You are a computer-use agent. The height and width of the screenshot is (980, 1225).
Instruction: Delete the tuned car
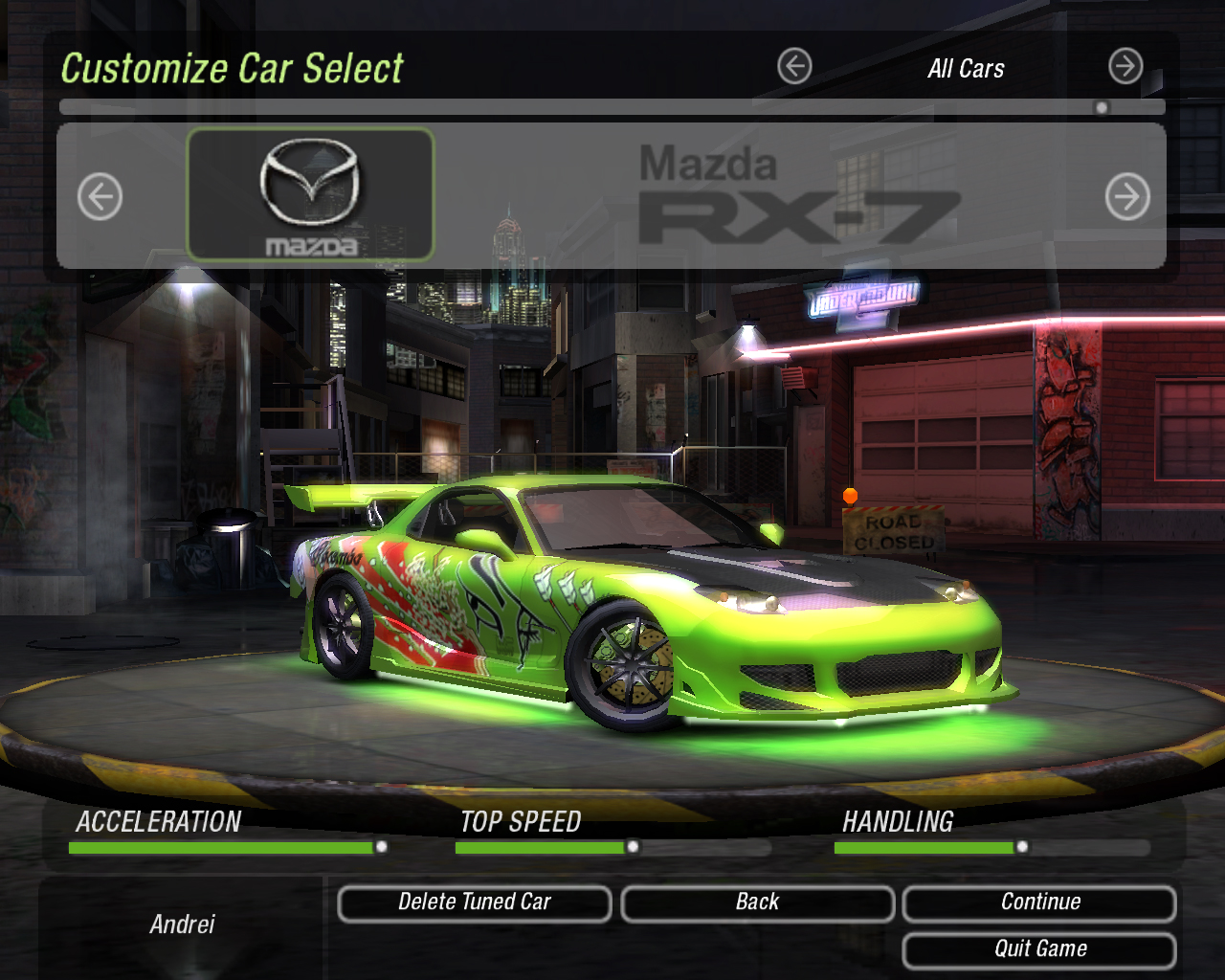pos(475,903)
